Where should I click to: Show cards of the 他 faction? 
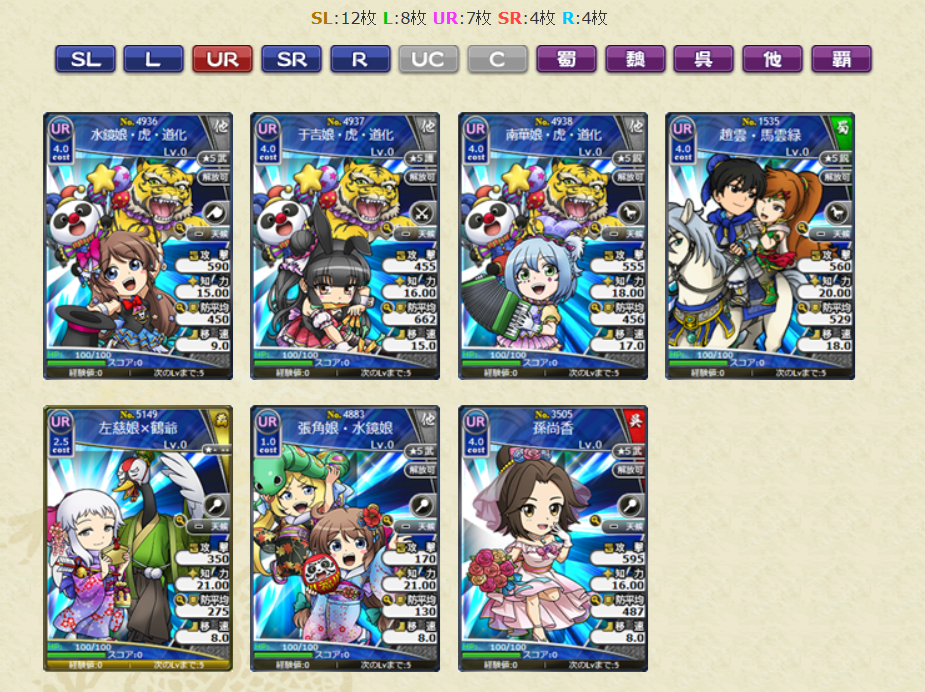(772, 59)
